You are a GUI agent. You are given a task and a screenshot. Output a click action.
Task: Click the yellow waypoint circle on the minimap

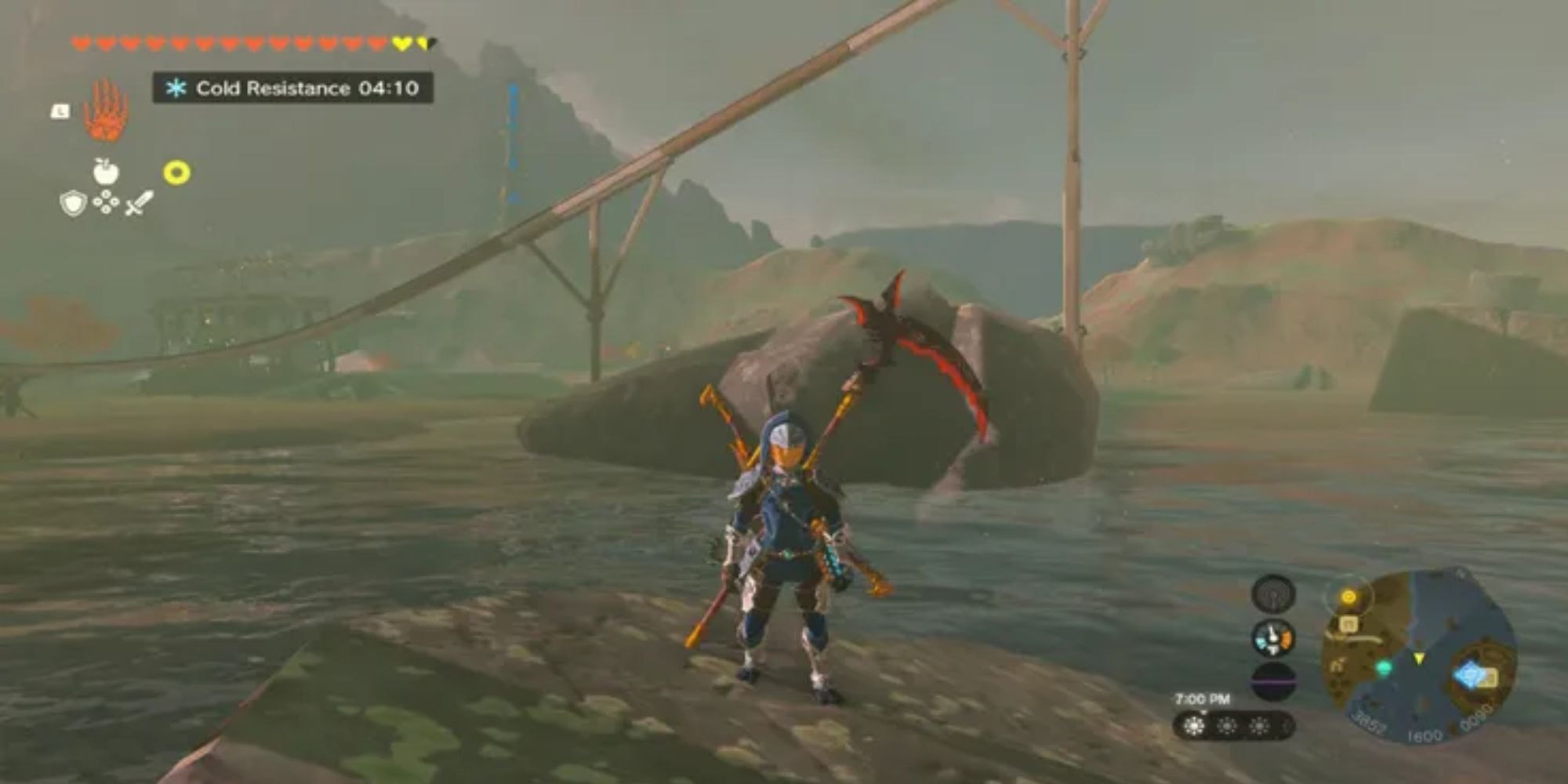(x=1348, y=597)
